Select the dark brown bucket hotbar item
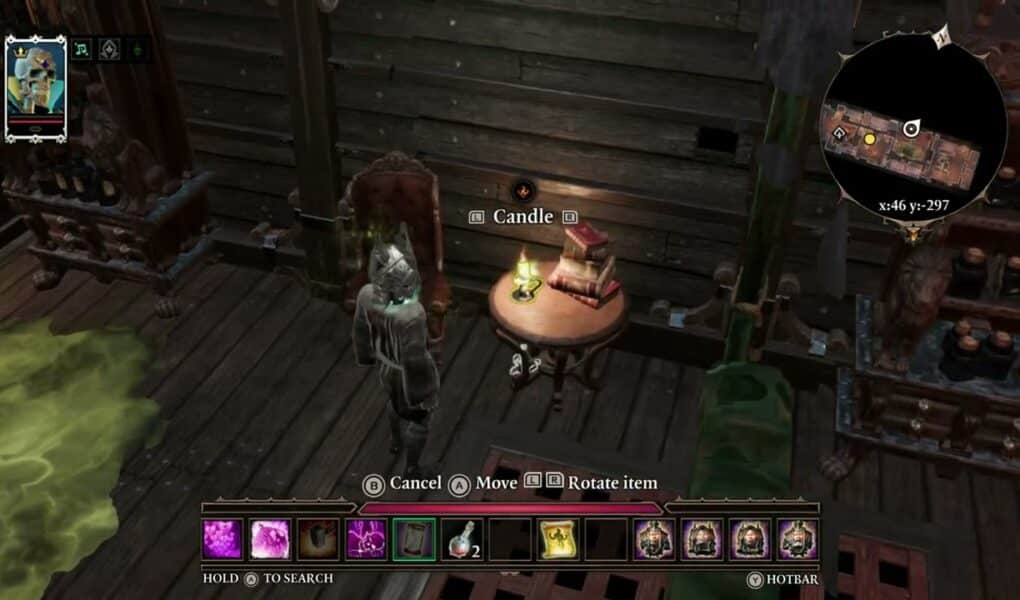 click(318, 539)
